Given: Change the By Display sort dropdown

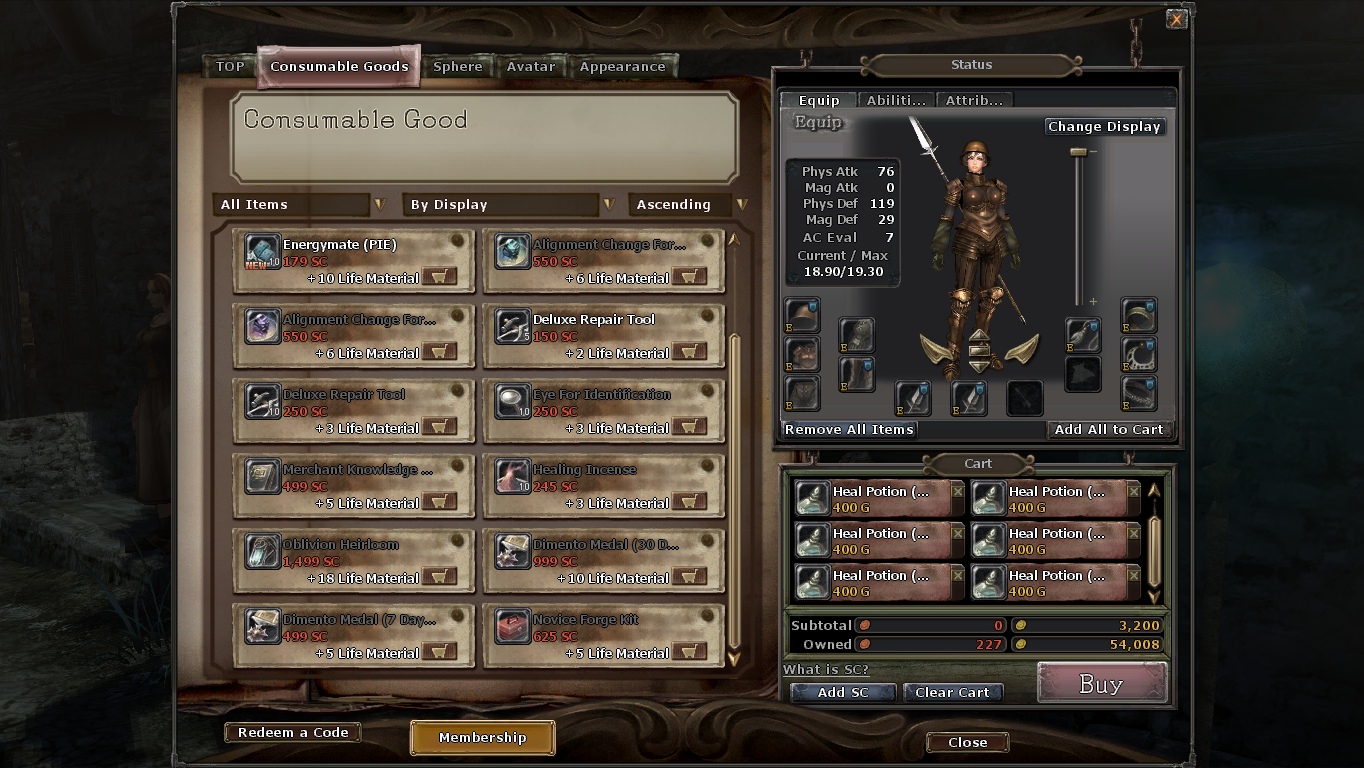Looking at the screenshot, I should pos(509,204).
